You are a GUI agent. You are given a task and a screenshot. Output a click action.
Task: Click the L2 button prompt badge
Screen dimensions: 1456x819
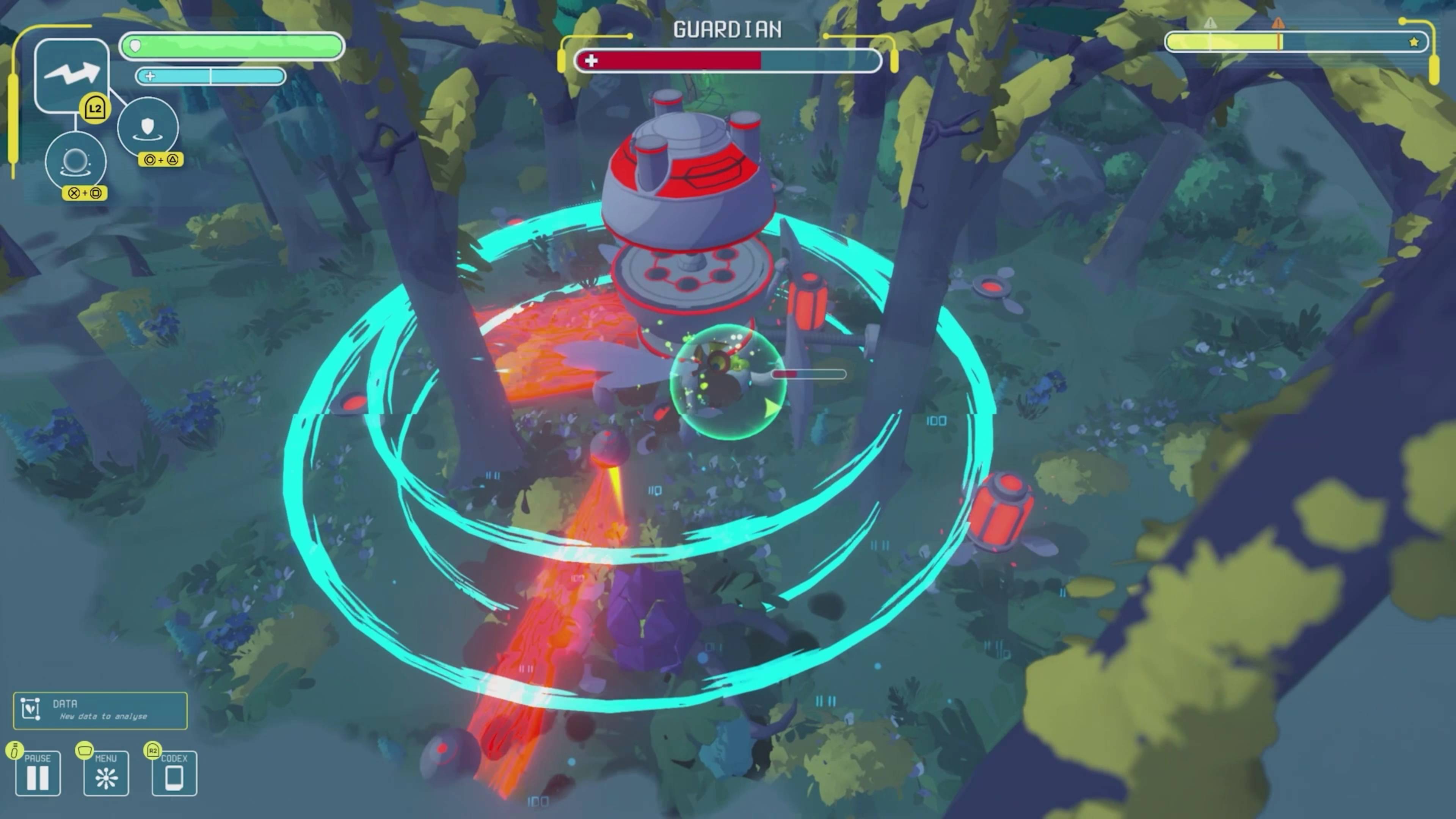tap(95, 108)
